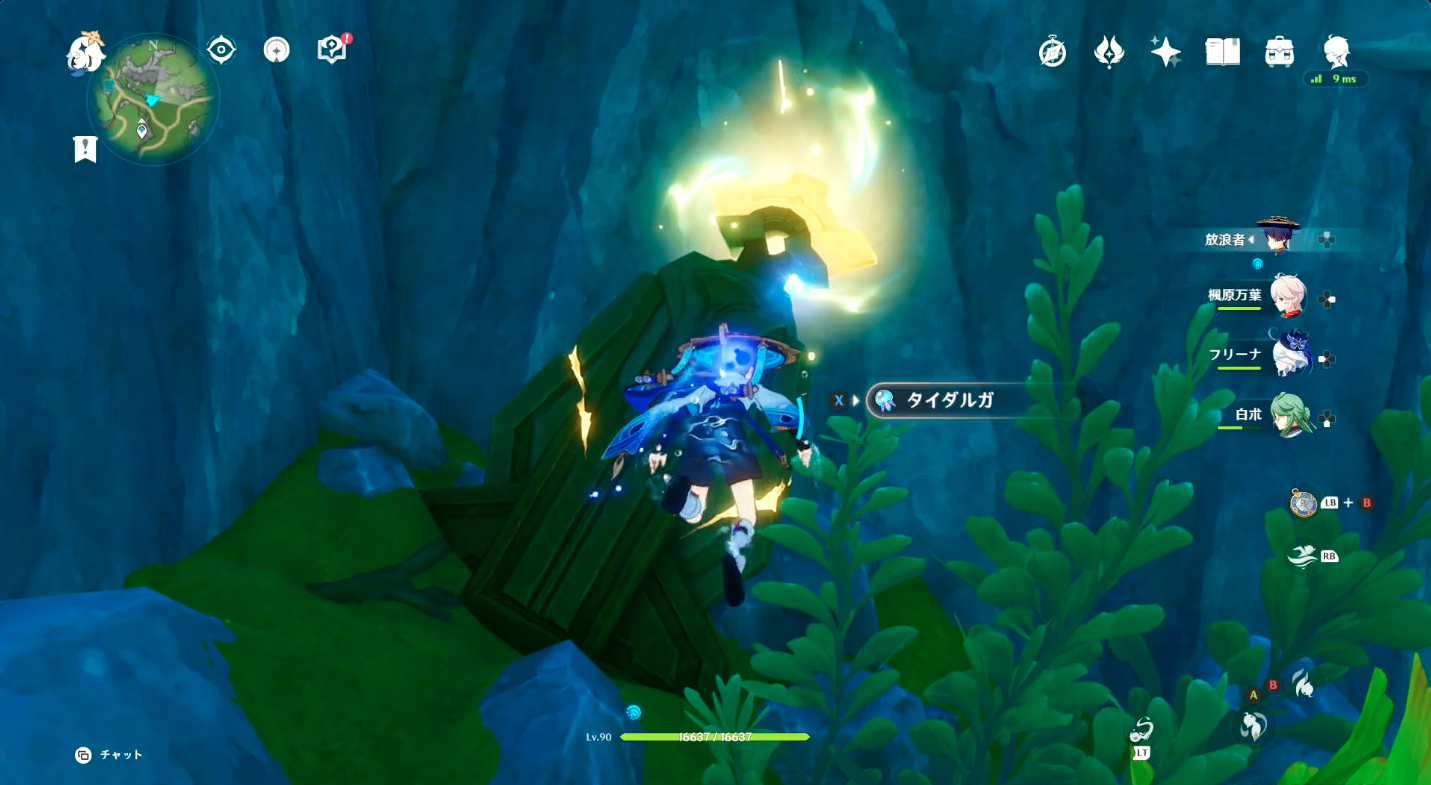
Task: Open the winged emblem icon
Action: coord(1109,52)
